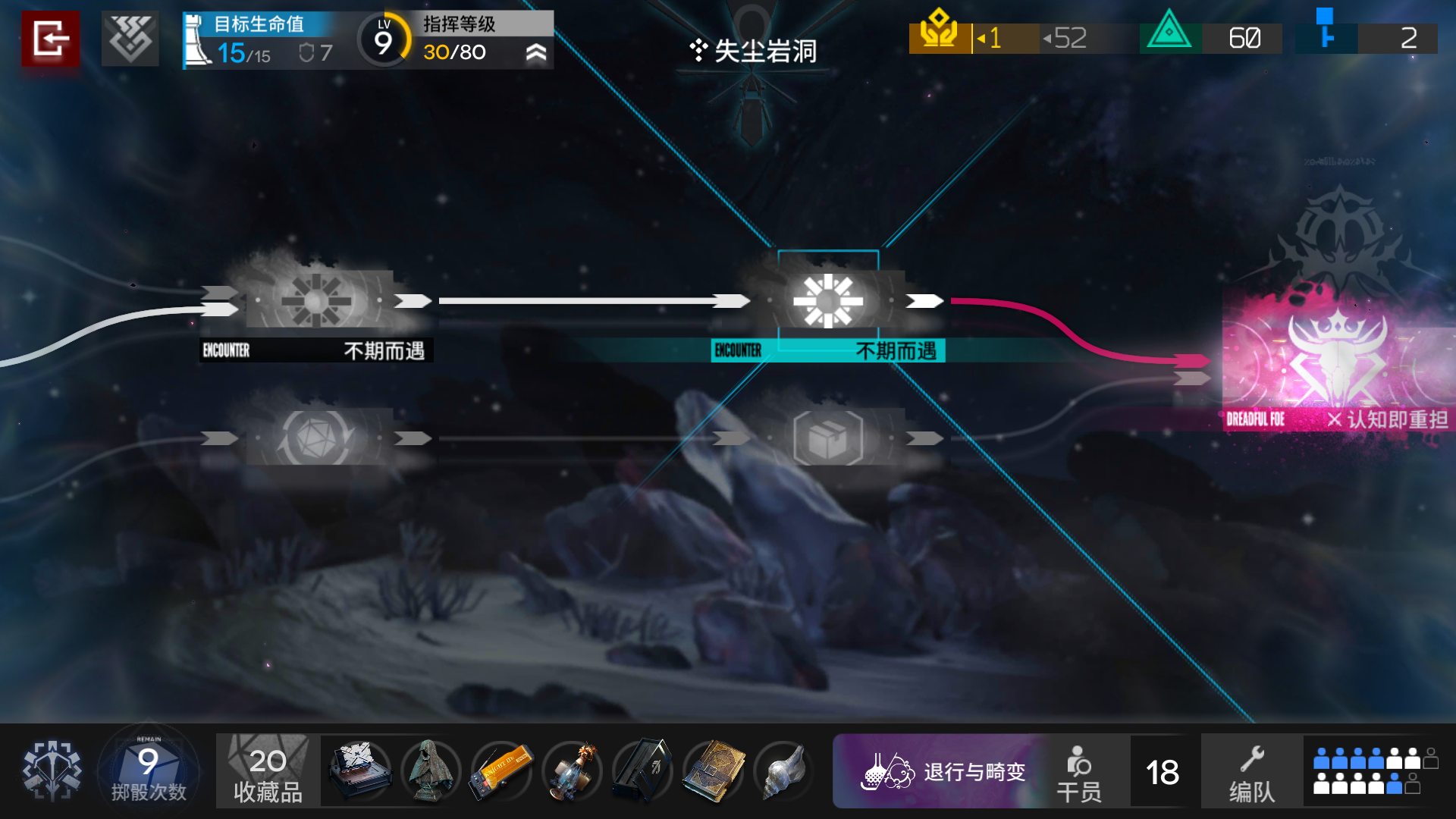Select the cube box map node
The height and width of the screenshot is (819, 1456).
pyautogui.click(x=828, y=438)
